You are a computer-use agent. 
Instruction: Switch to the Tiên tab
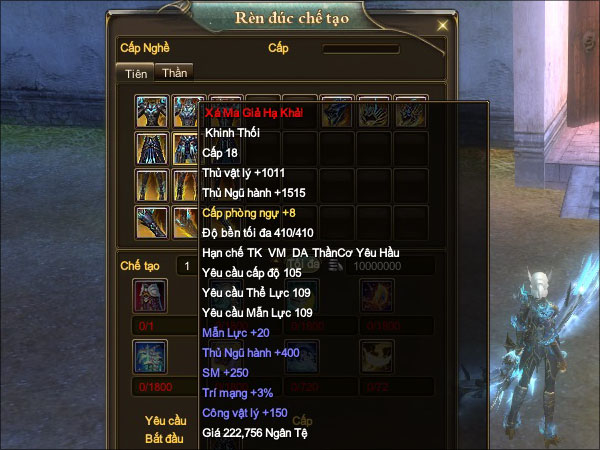click(136, 73)
